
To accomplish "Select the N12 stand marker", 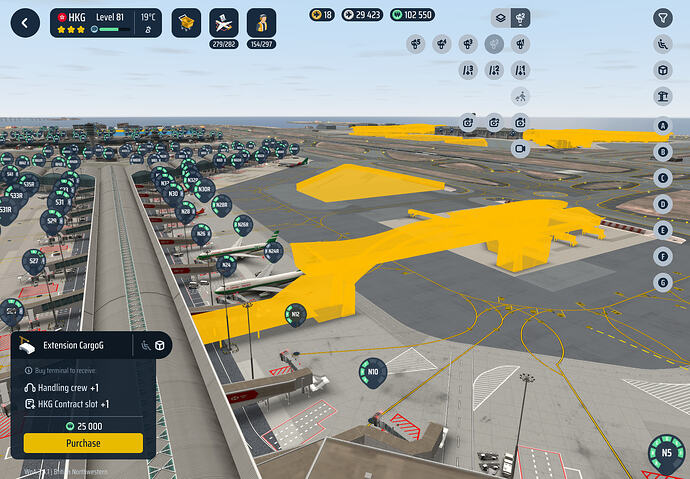I will (295, 313).
